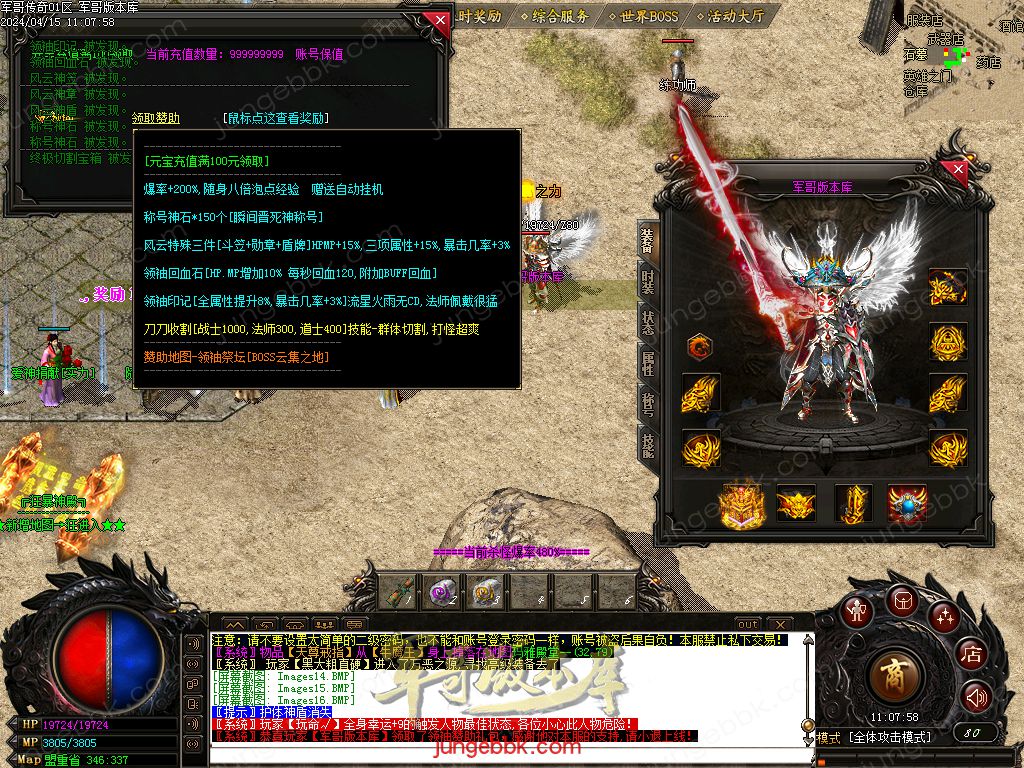Select the hexagonal dragon medal slot
The image size is (1024, 768).
click(x=700, y=347)
